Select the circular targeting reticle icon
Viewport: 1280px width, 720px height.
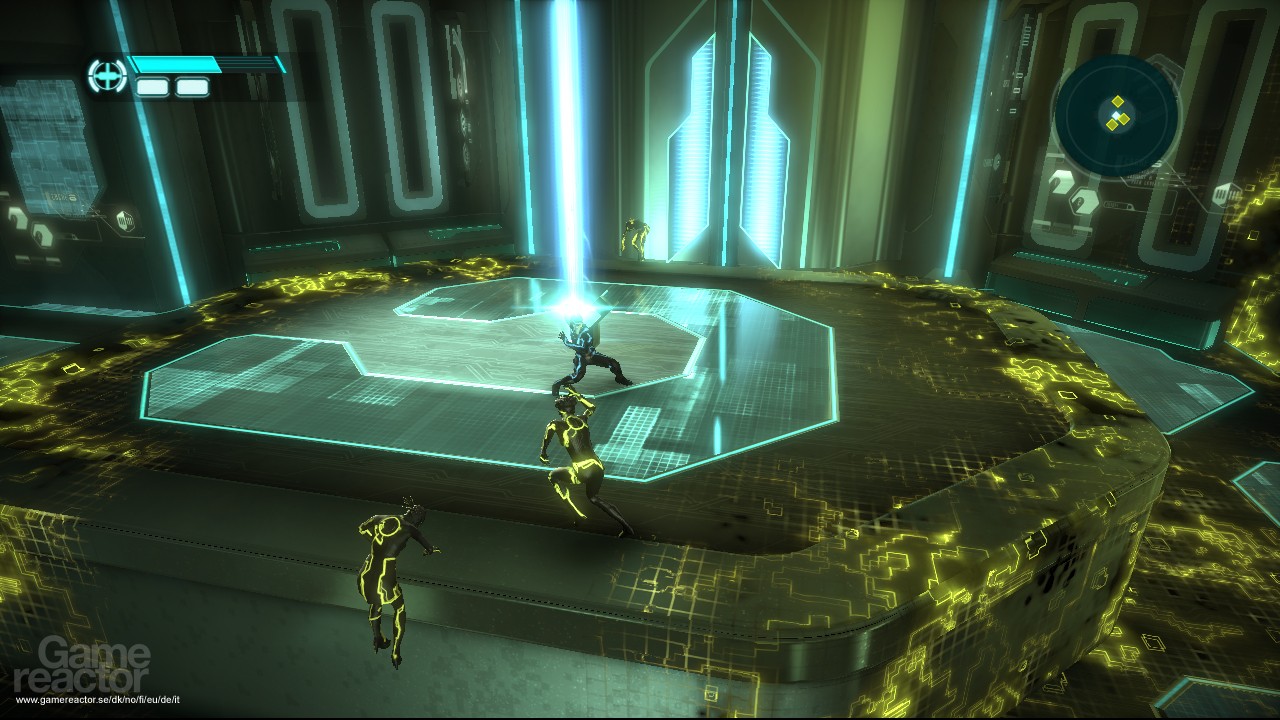(x=107, y=74)
